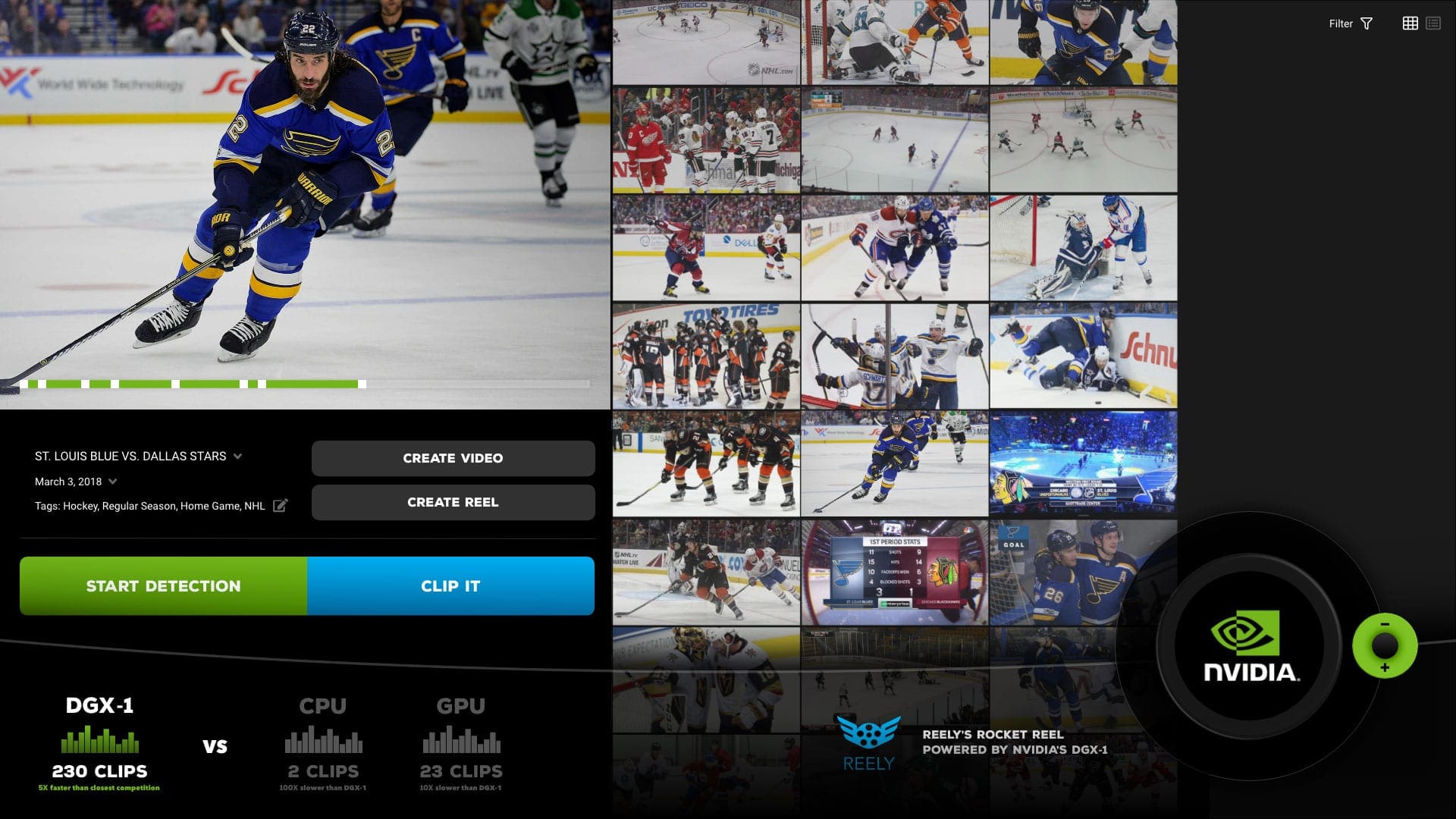The image size is (1456, 819).
Task: Select the 1st Period Stats scoreboard thumbnail
Action: click(895, 573)
